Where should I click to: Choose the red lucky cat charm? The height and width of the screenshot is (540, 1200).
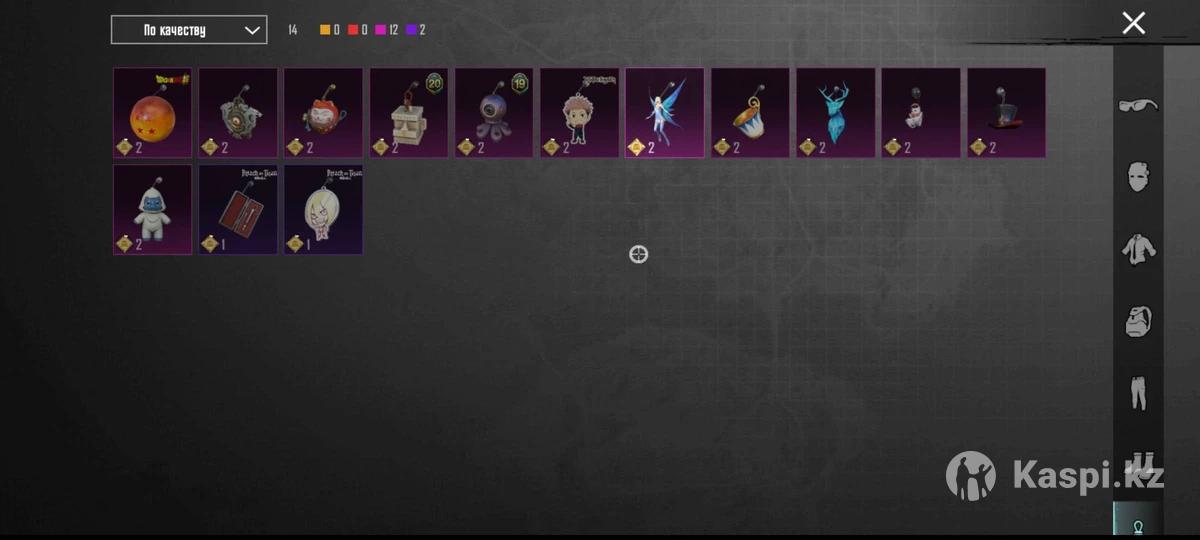tap(323, 112)
